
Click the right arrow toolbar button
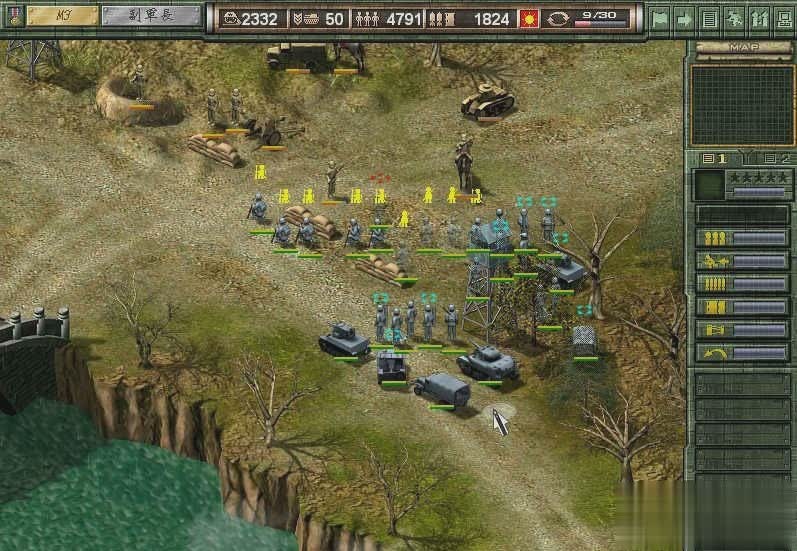click(x=684, y=18)
